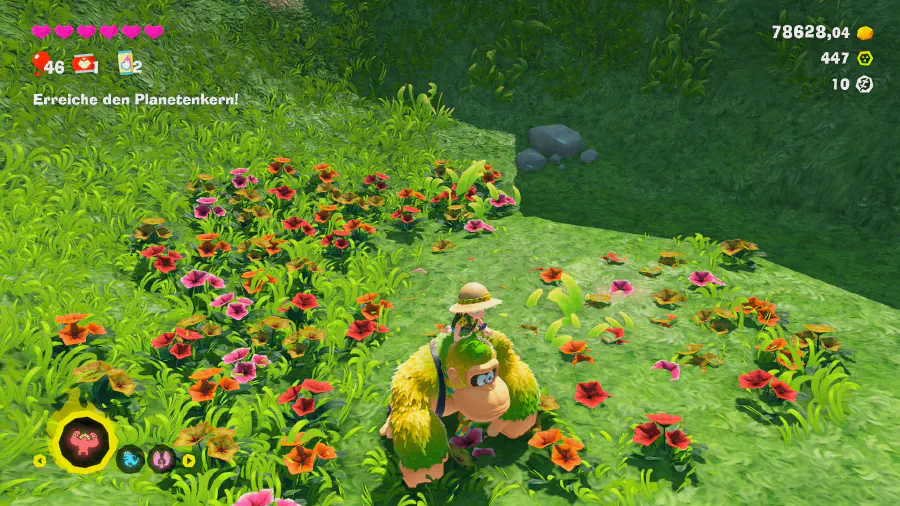
Task: Click the flame card item icon
Action: pos(126,64)
